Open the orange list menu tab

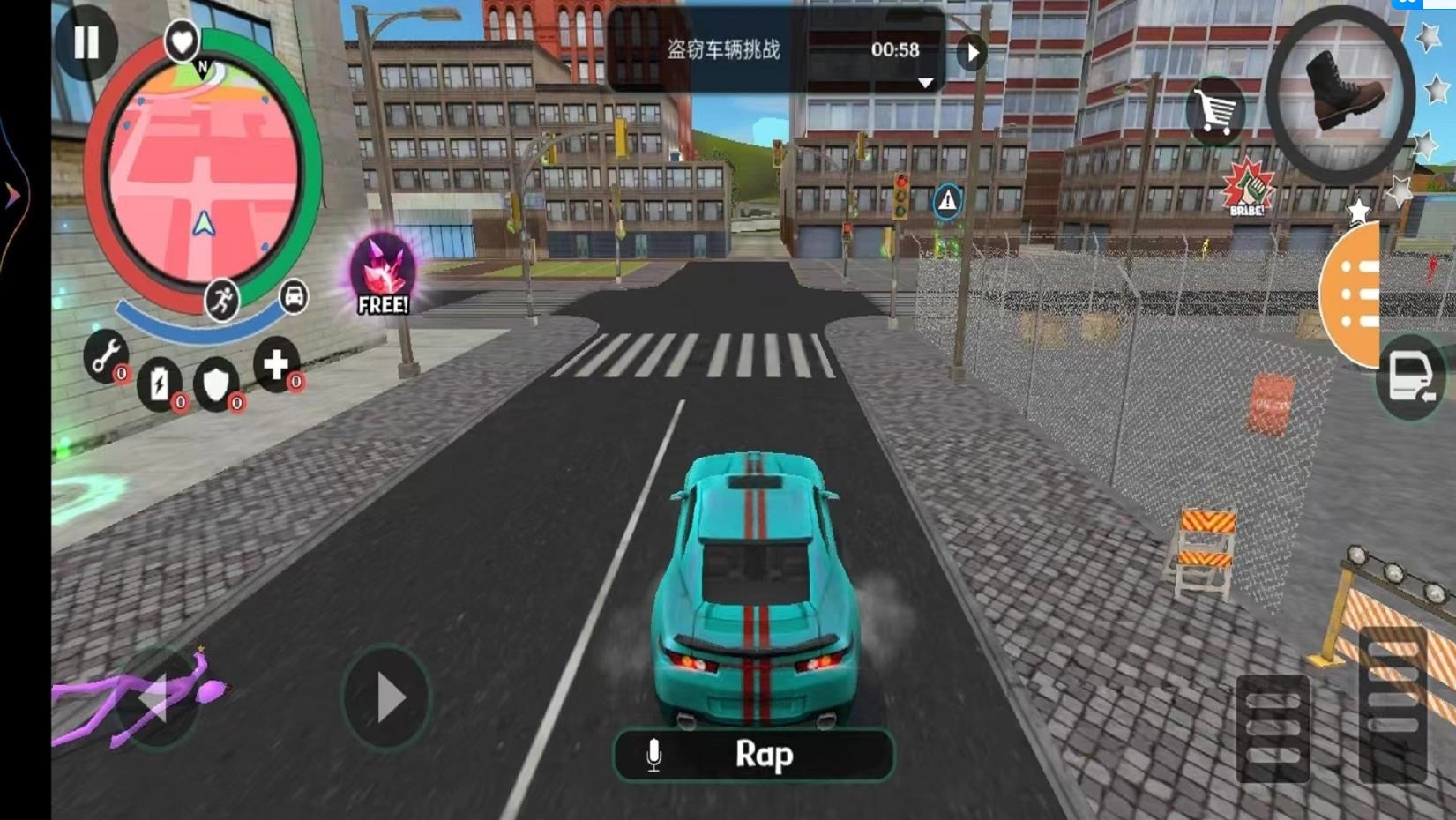pos(1355,295)
